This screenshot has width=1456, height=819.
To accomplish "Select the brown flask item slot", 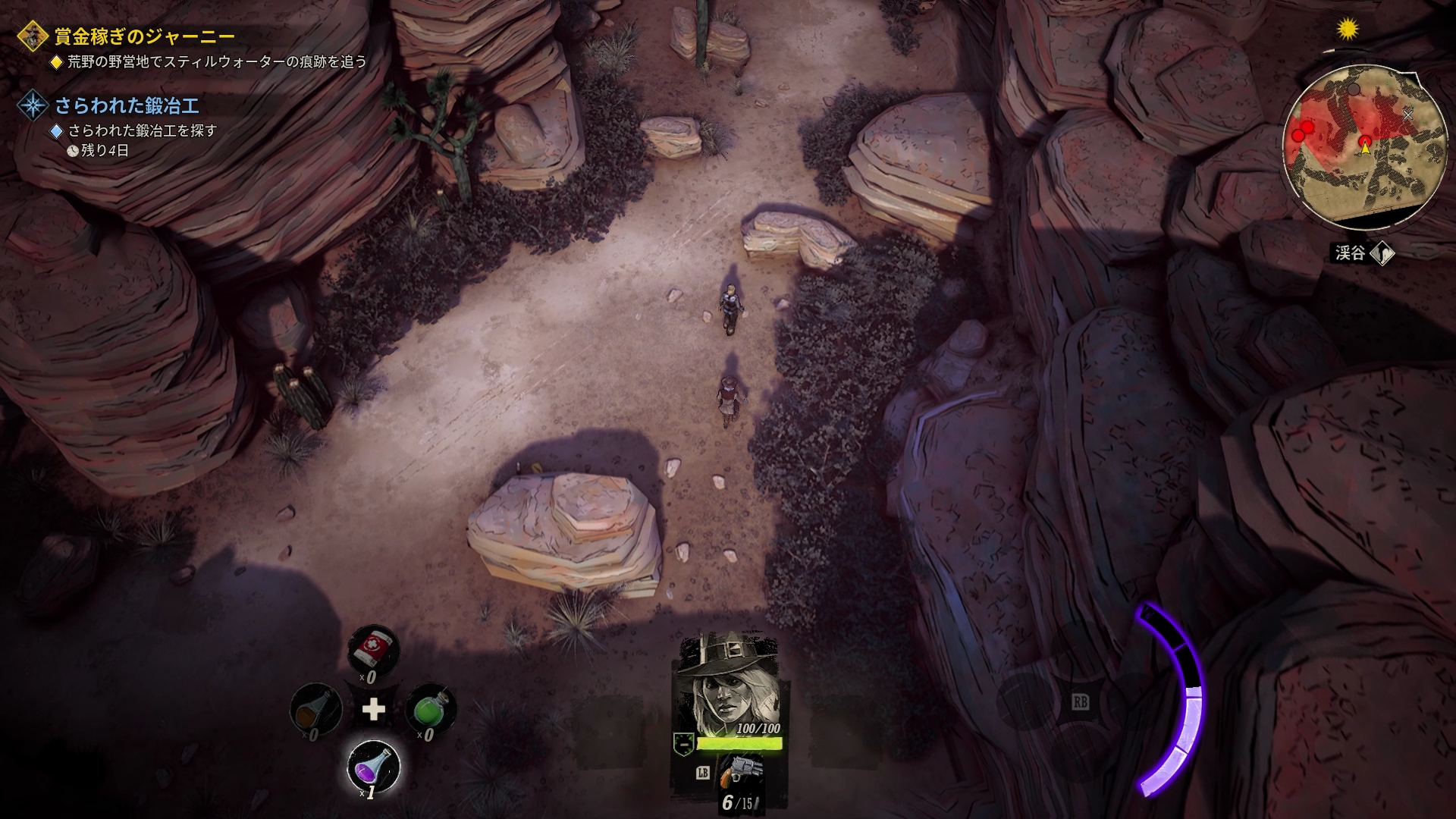I will [315, 709].
